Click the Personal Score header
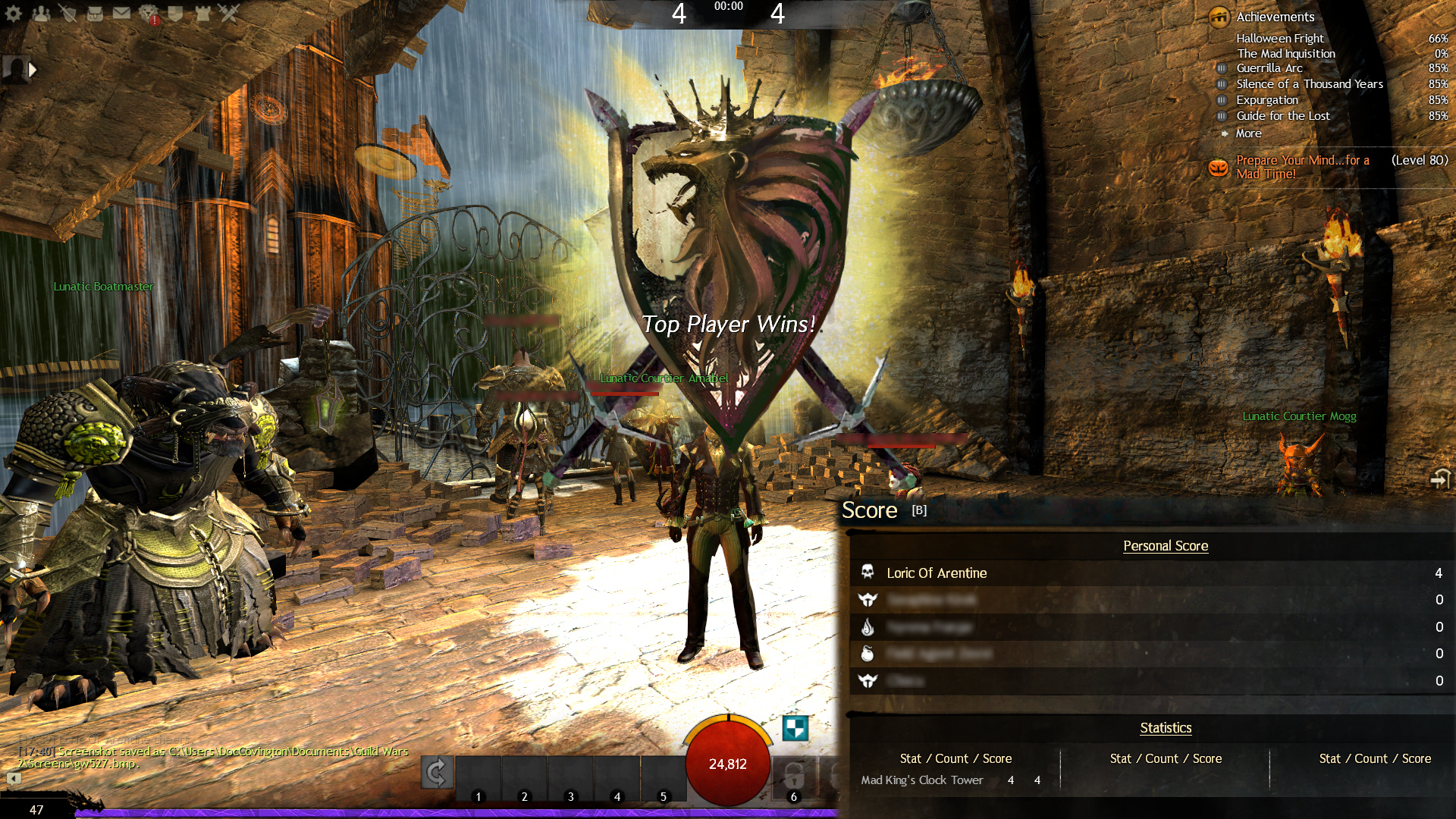1456x819 pixels. 1166,546
